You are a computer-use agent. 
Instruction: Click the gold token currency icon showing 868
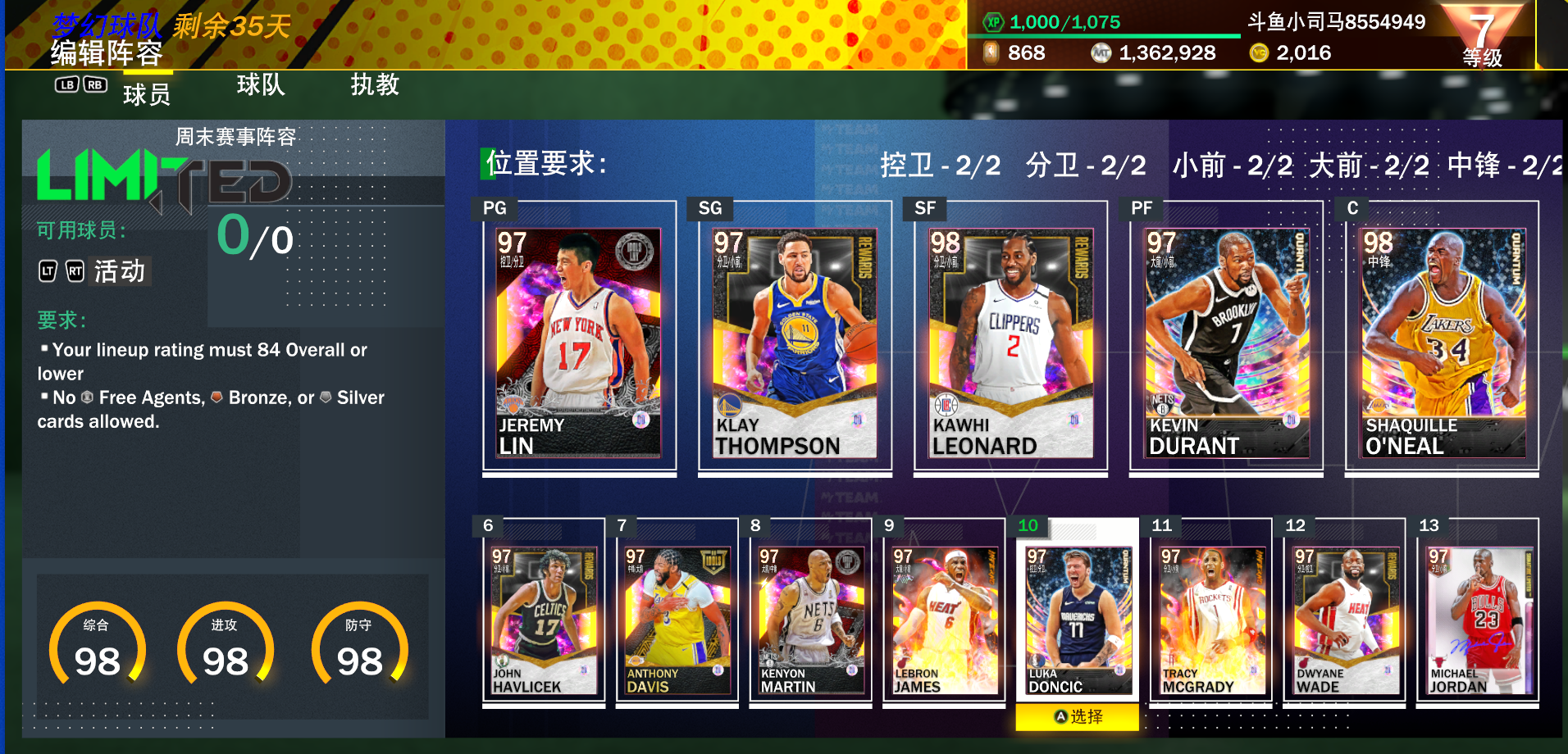point(991,52)
